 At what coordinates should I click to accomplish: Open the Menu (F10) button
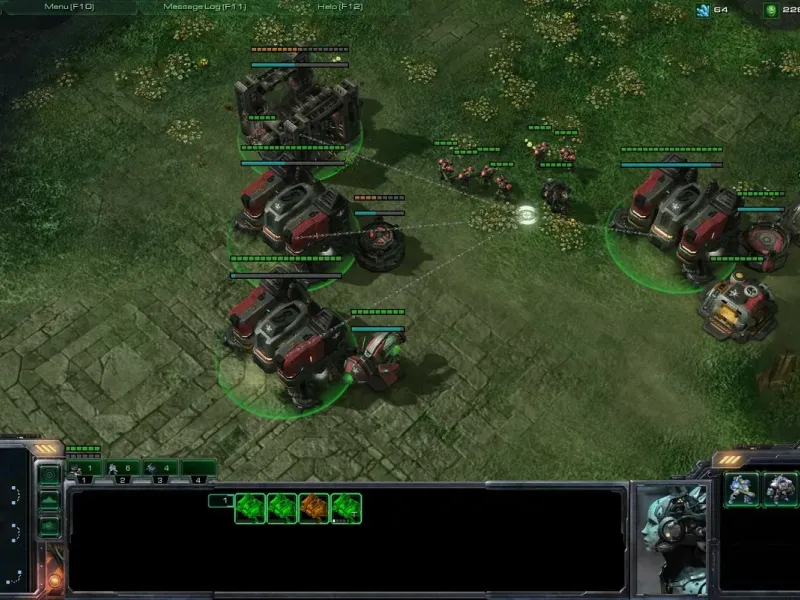point(68,7)
